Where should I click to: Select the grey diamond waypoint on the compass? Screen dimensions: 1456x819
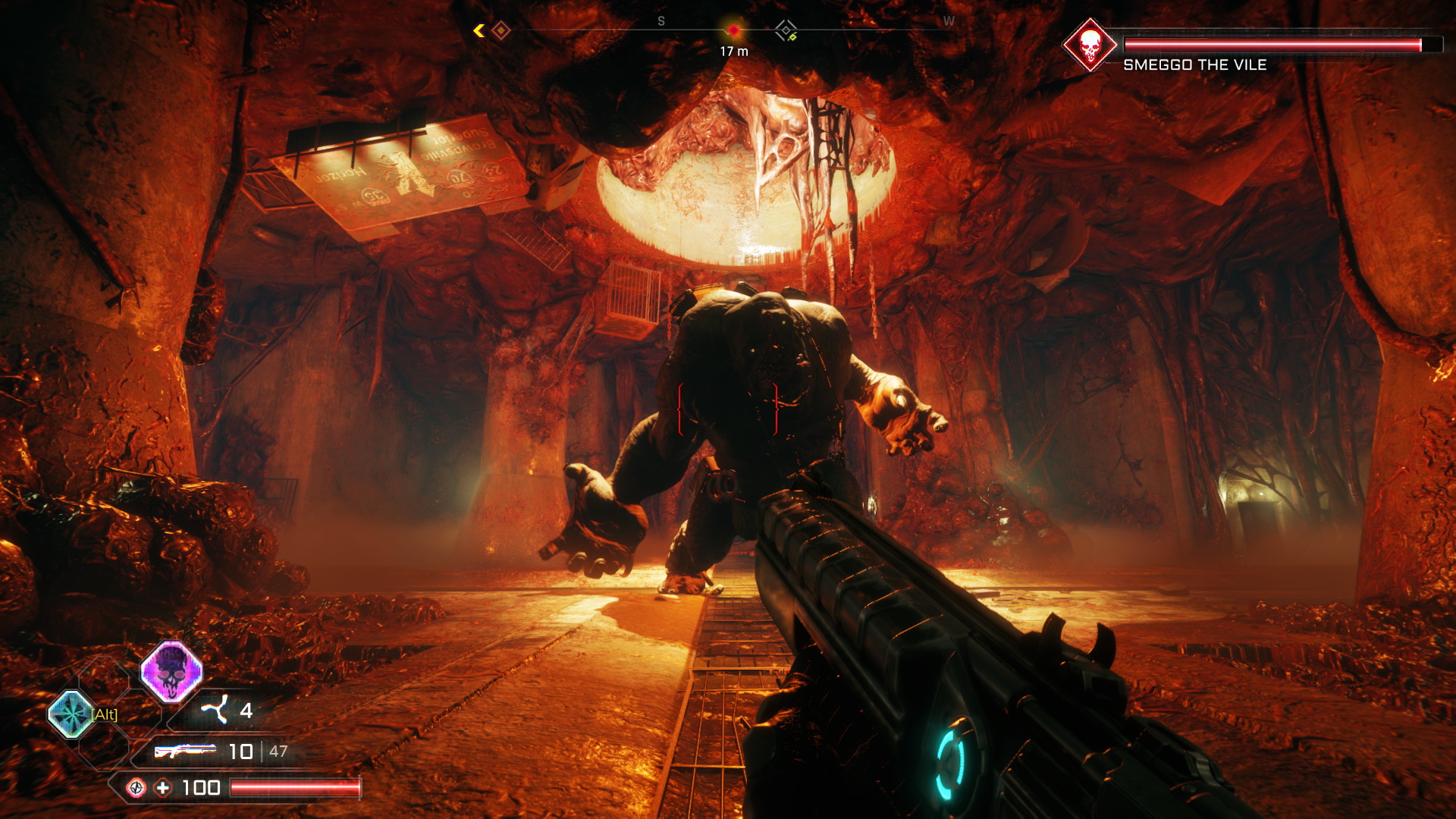pyautogui.click(x=786, y=31)
